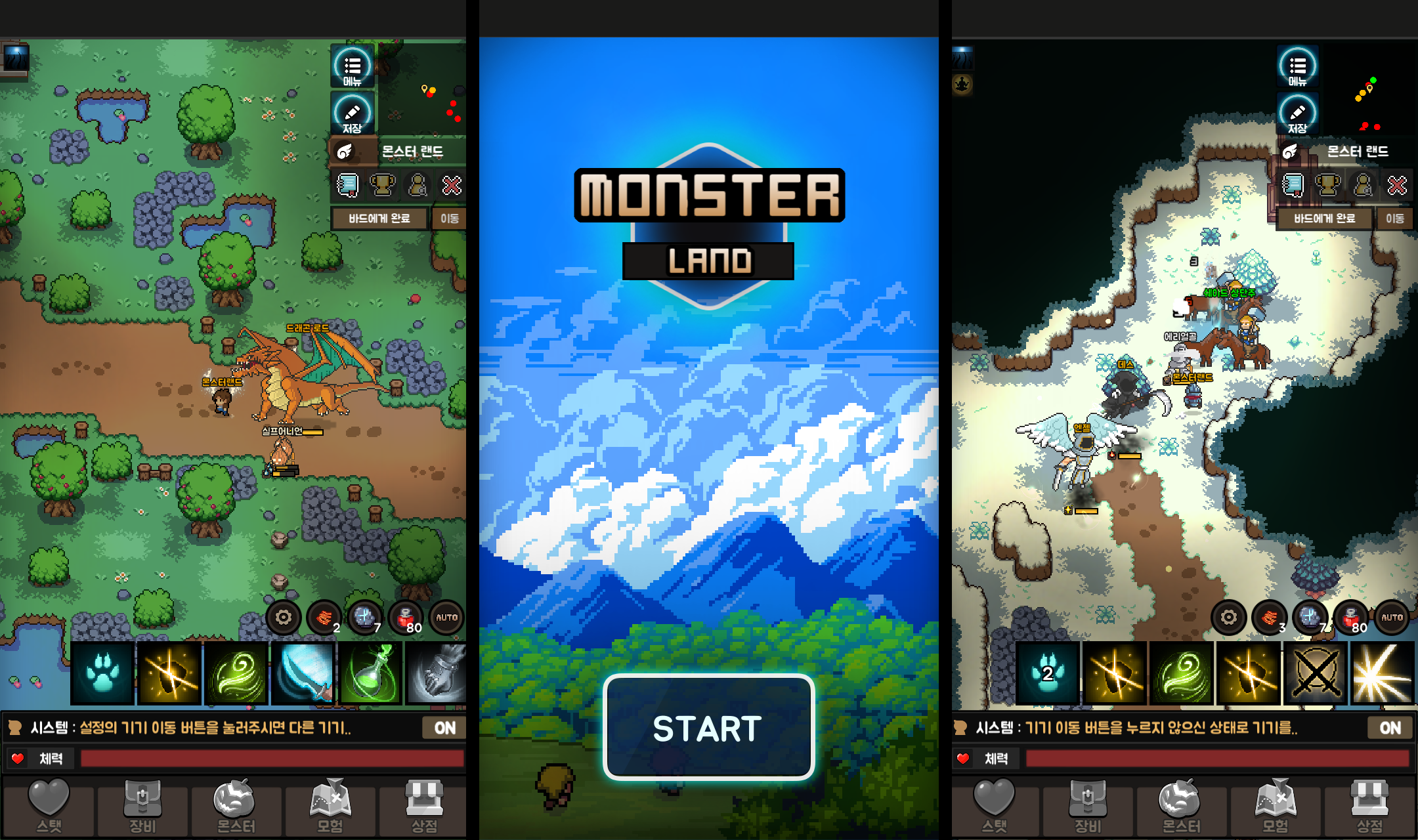Click the 바드에게 완료 quest button
Viewport: 1418px width, 840px height.
point(379,219)
